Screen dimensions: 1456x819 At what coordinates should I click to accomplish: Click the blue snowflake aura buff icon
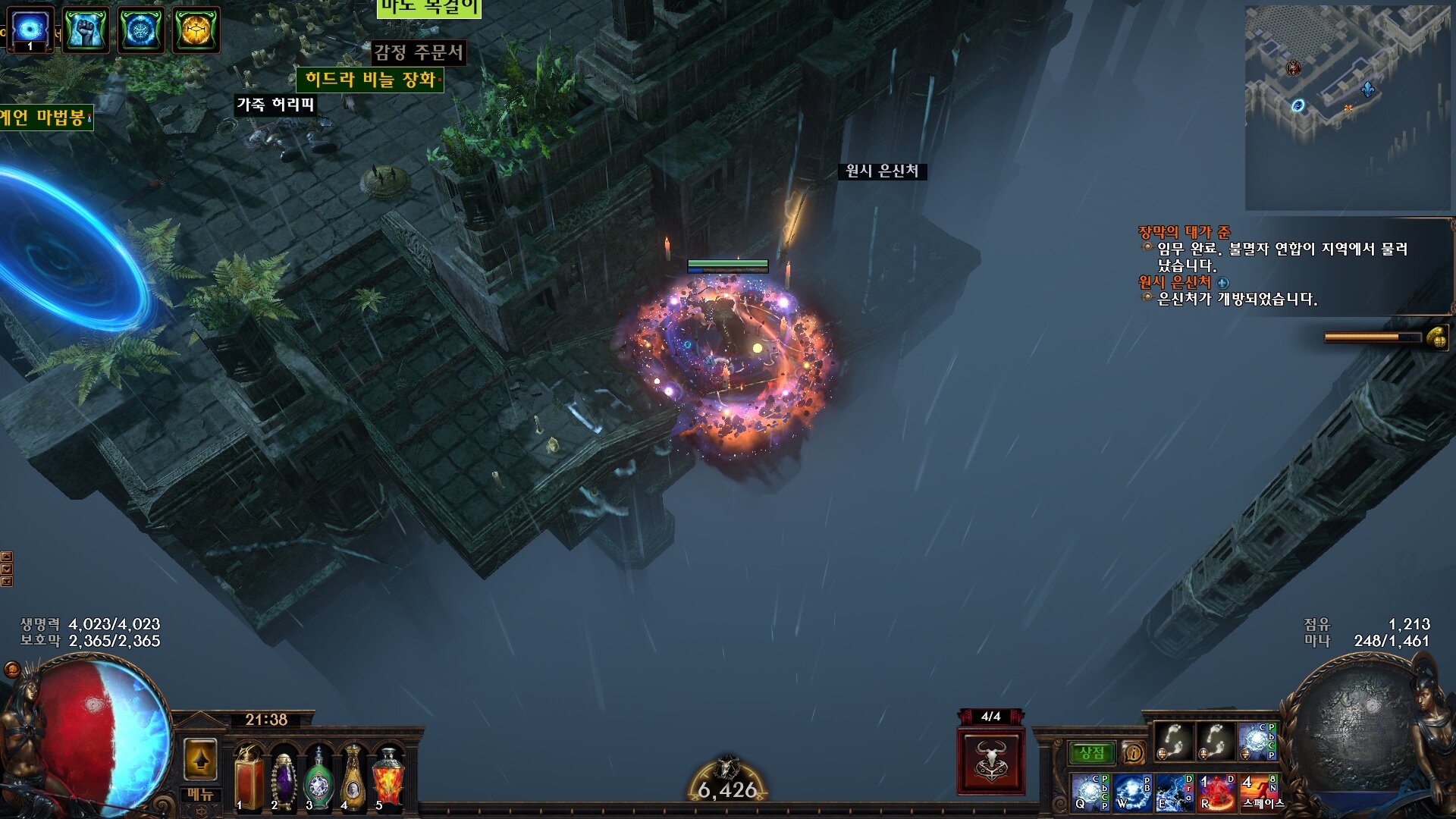coord(140,30)
